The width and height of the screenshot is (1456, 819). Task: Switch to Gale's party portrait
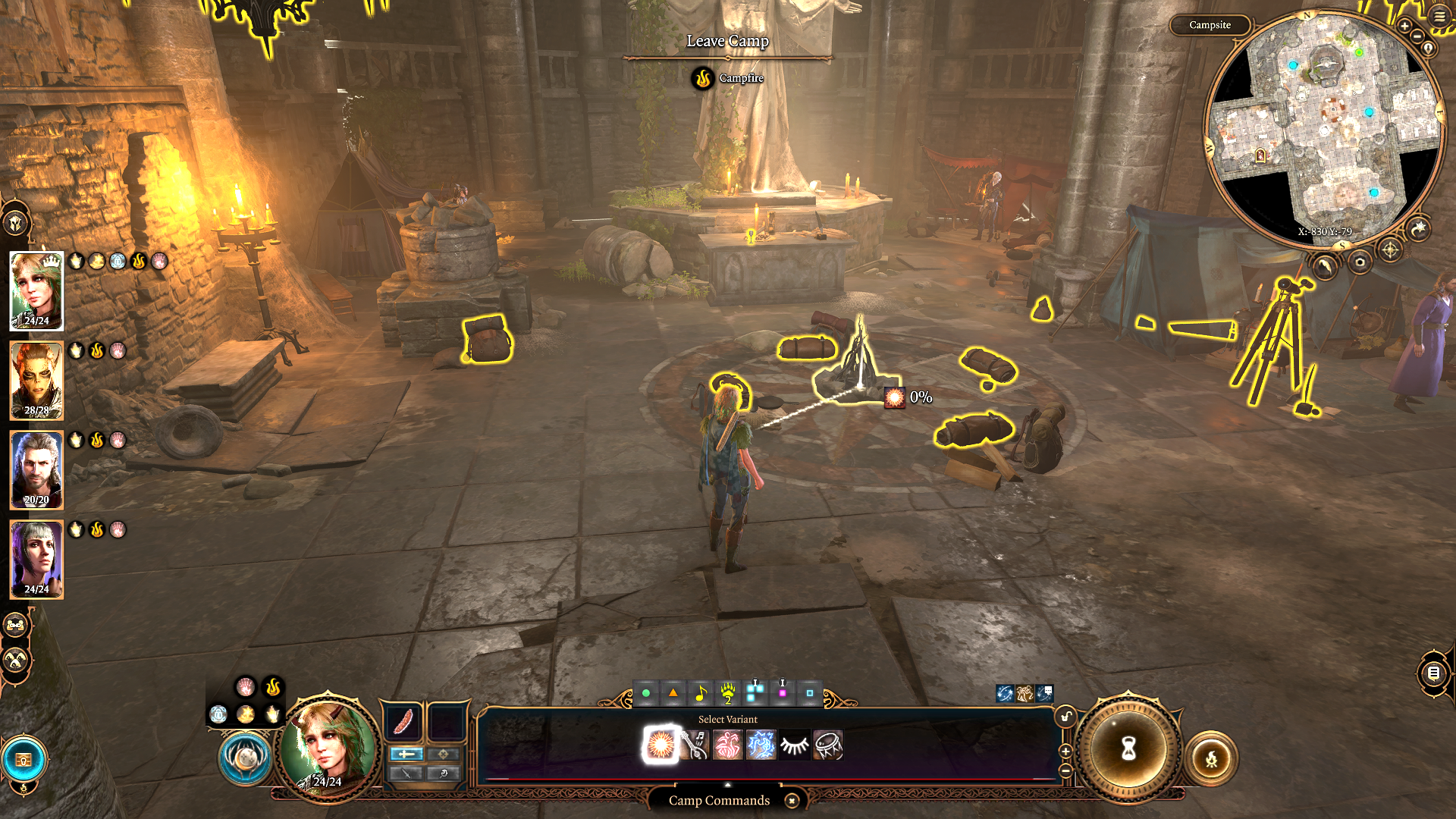[36, 470]
